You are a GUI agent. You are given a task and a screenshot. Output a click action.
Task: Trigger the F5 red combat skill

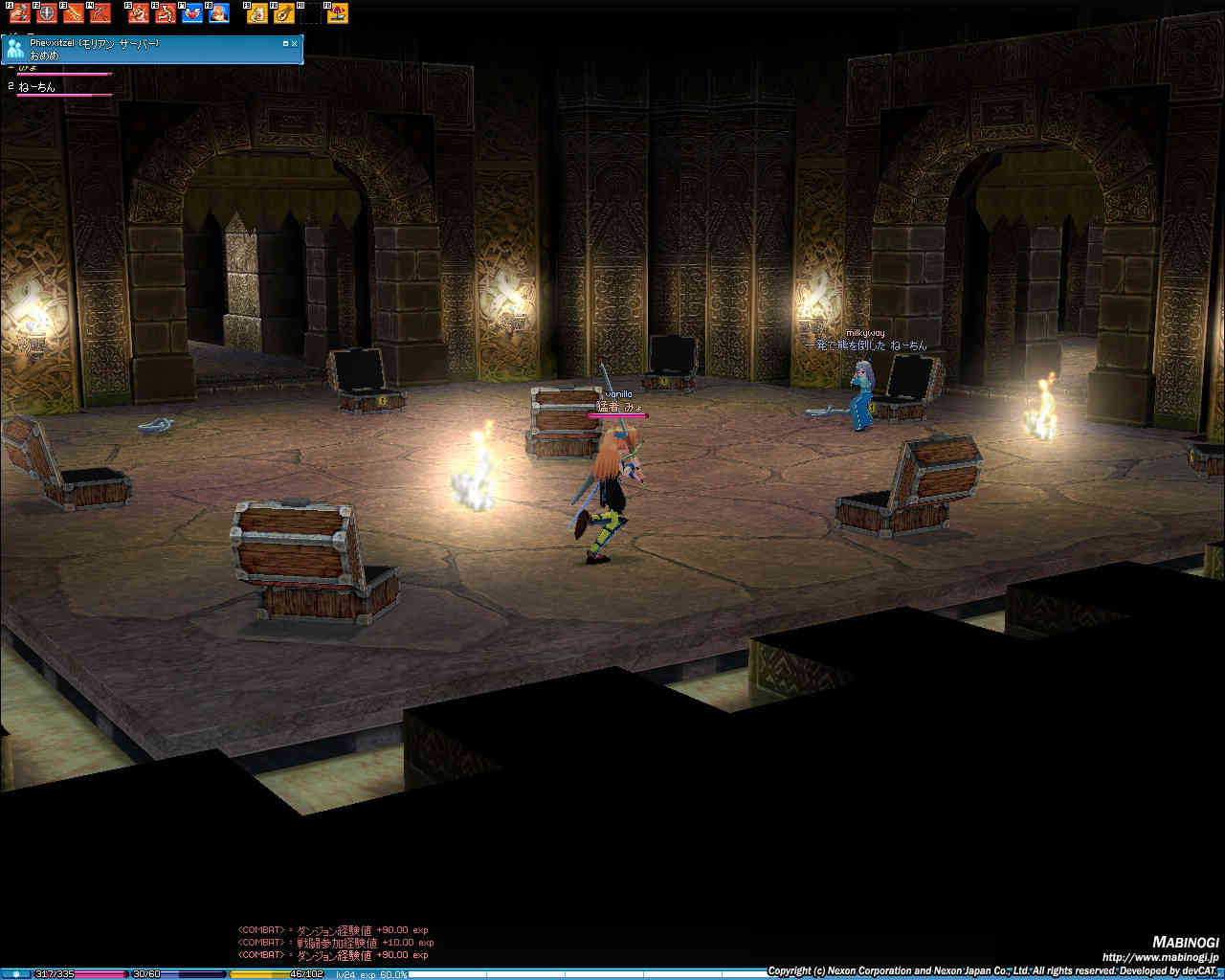(x=139, y=13)
